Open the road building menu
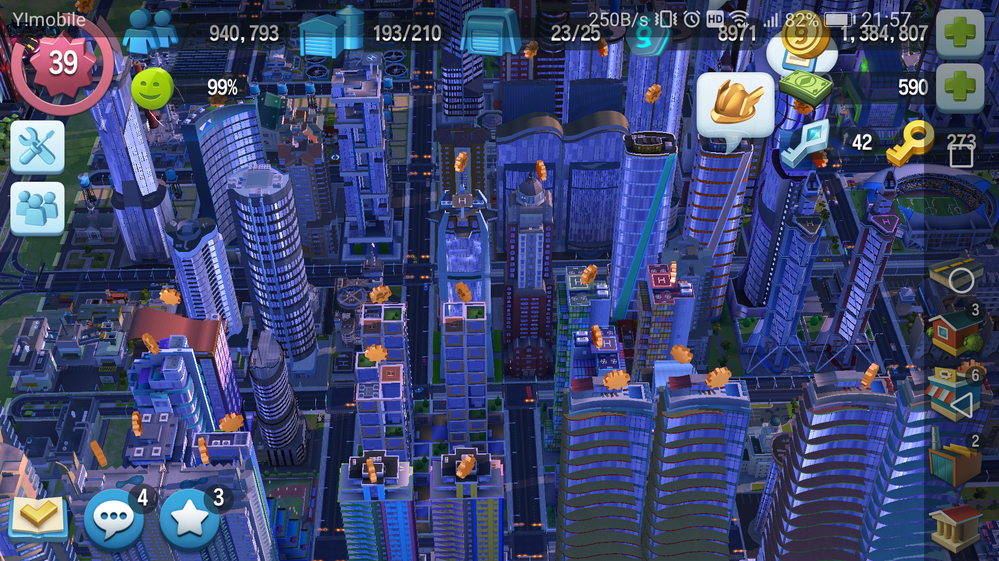Image resolution: width=999 pixels, height=561 pixels. (x=957, y=272)
